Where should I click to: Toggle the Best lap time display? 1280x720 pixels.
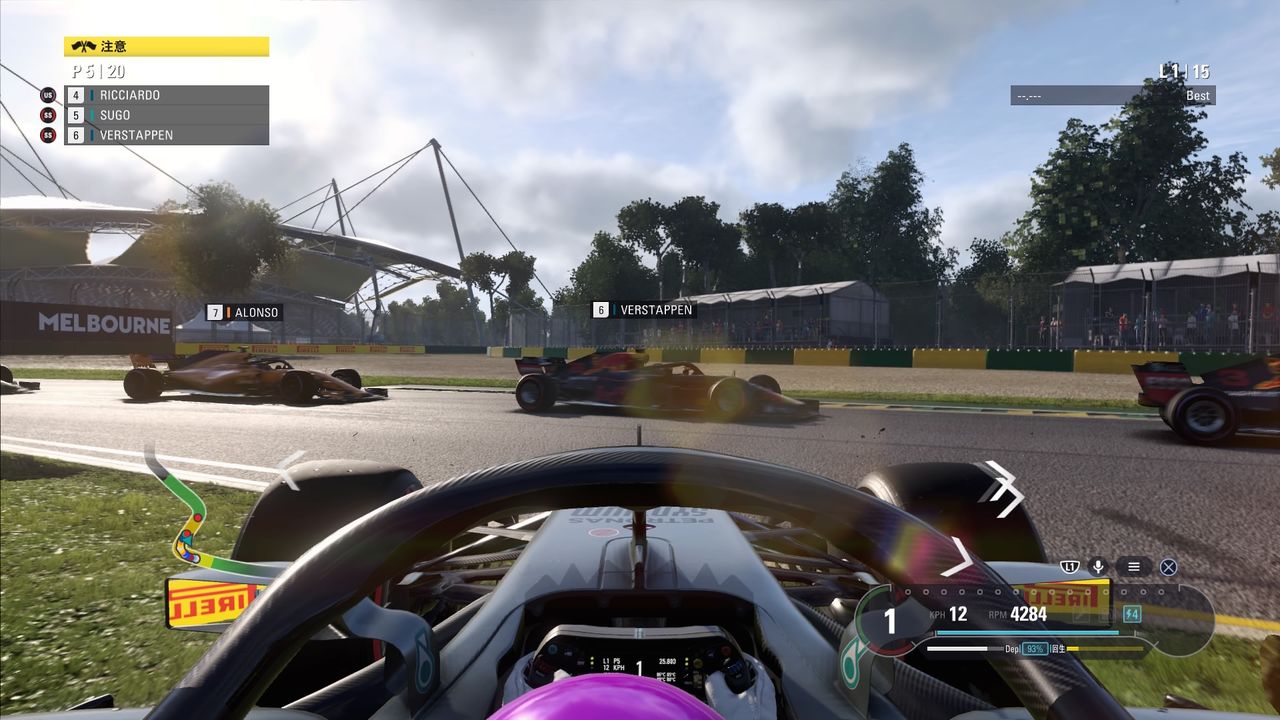point(1196,95)
